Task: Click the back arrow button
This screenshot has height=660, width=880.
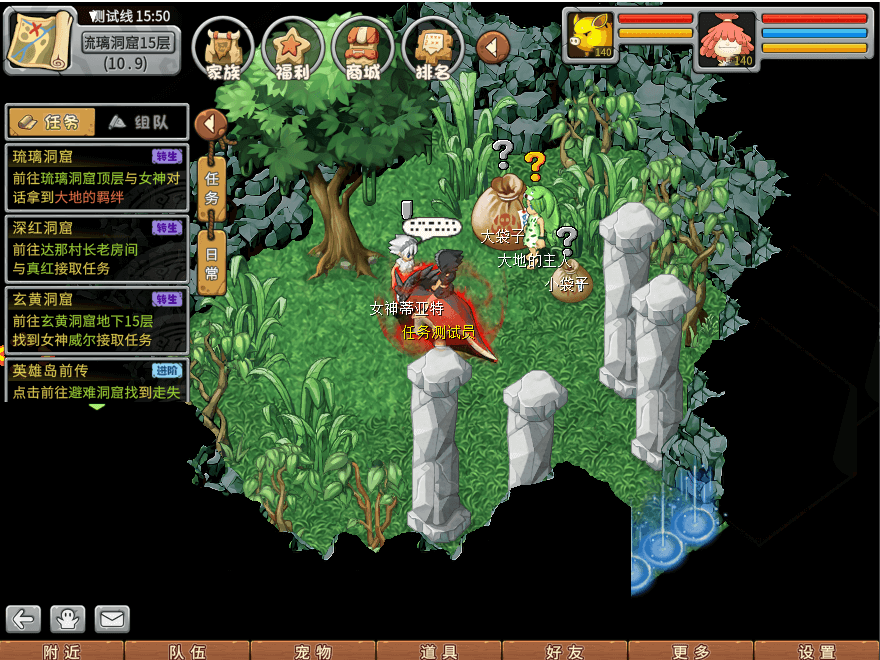Action: [x=23, y=619]
